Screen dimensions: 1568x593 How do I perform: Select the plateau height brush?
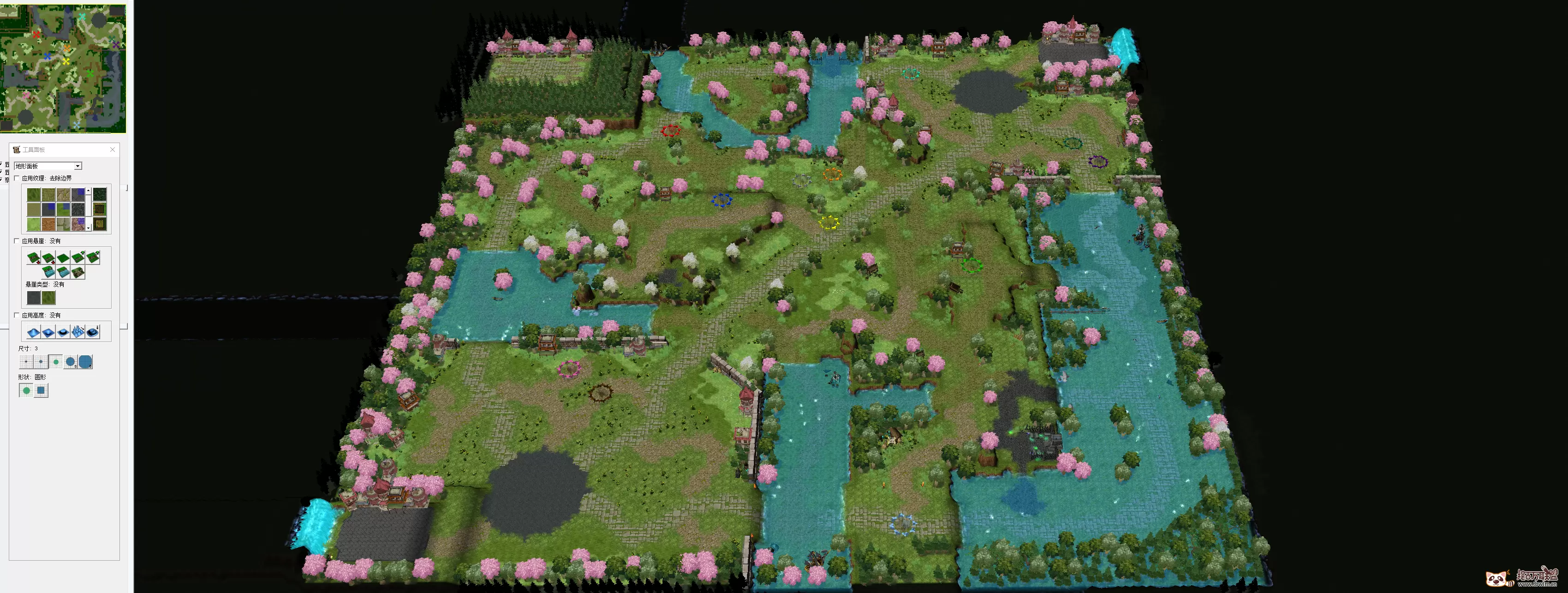pyautogui.click(x=63, y=332)
